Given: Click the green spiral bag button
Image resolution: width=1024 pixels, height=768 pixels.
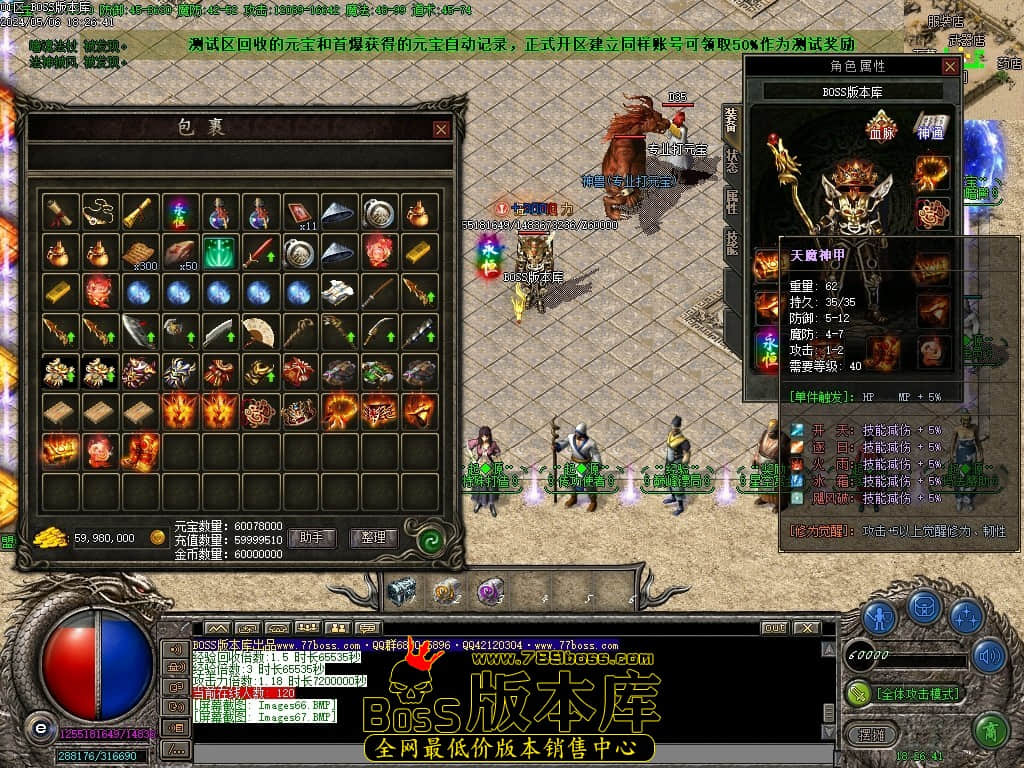Looking at the screenshot, I should point(432,540).
